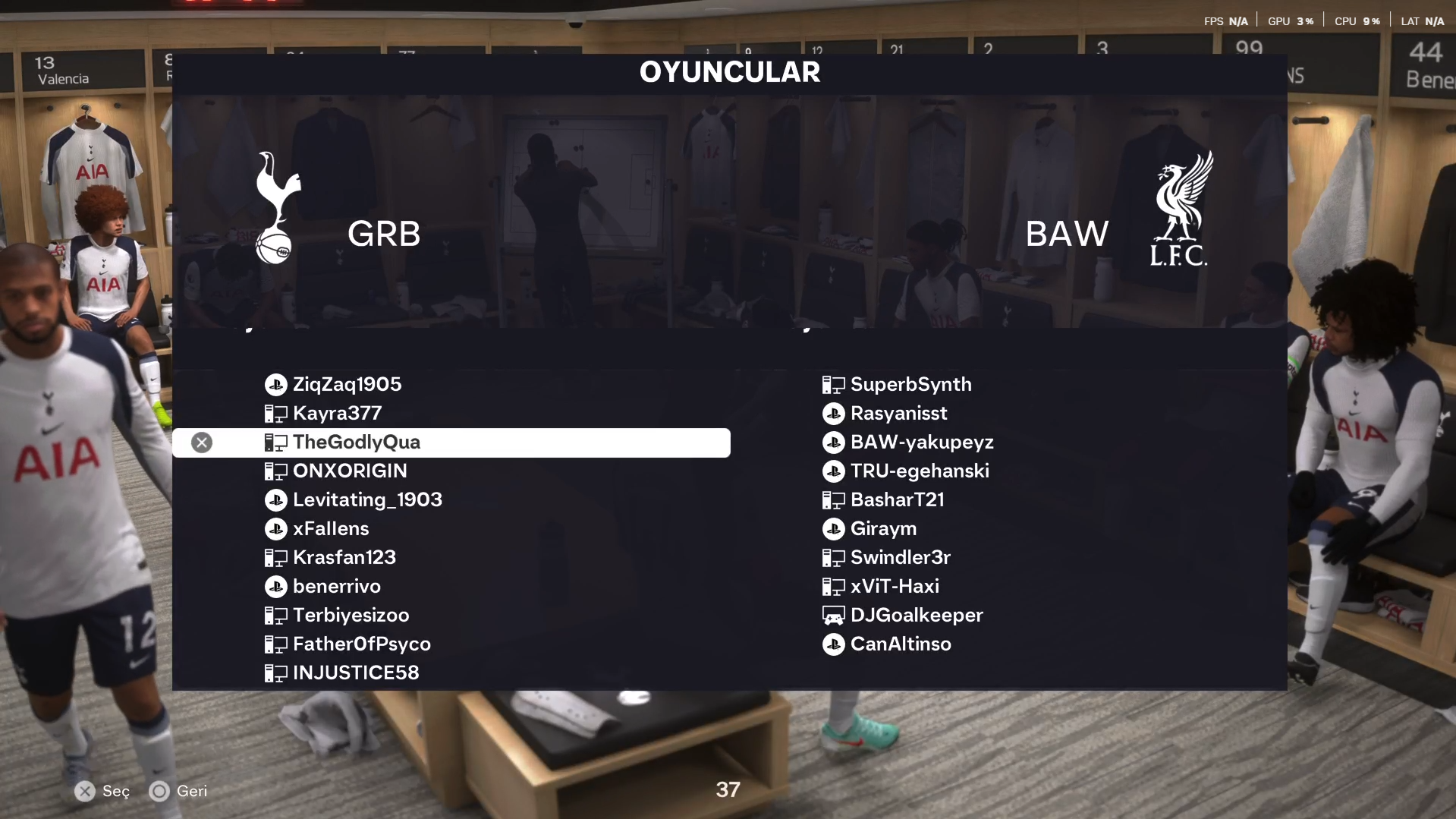Choose player xFallens
The image size is (1456, 819).
pyautogui.click(x=331, y=529)
